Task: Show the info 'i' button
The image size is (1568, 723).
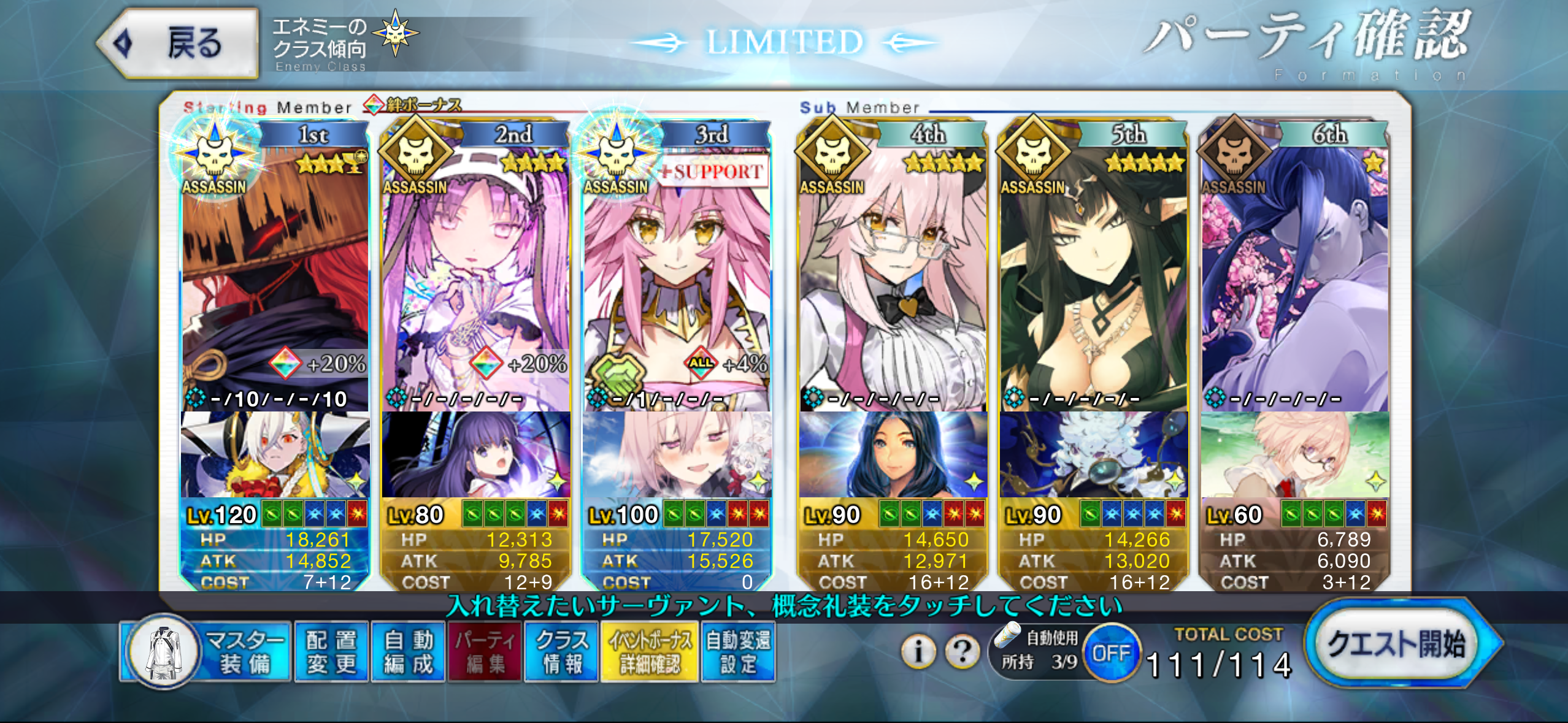Action: [918, 651]
